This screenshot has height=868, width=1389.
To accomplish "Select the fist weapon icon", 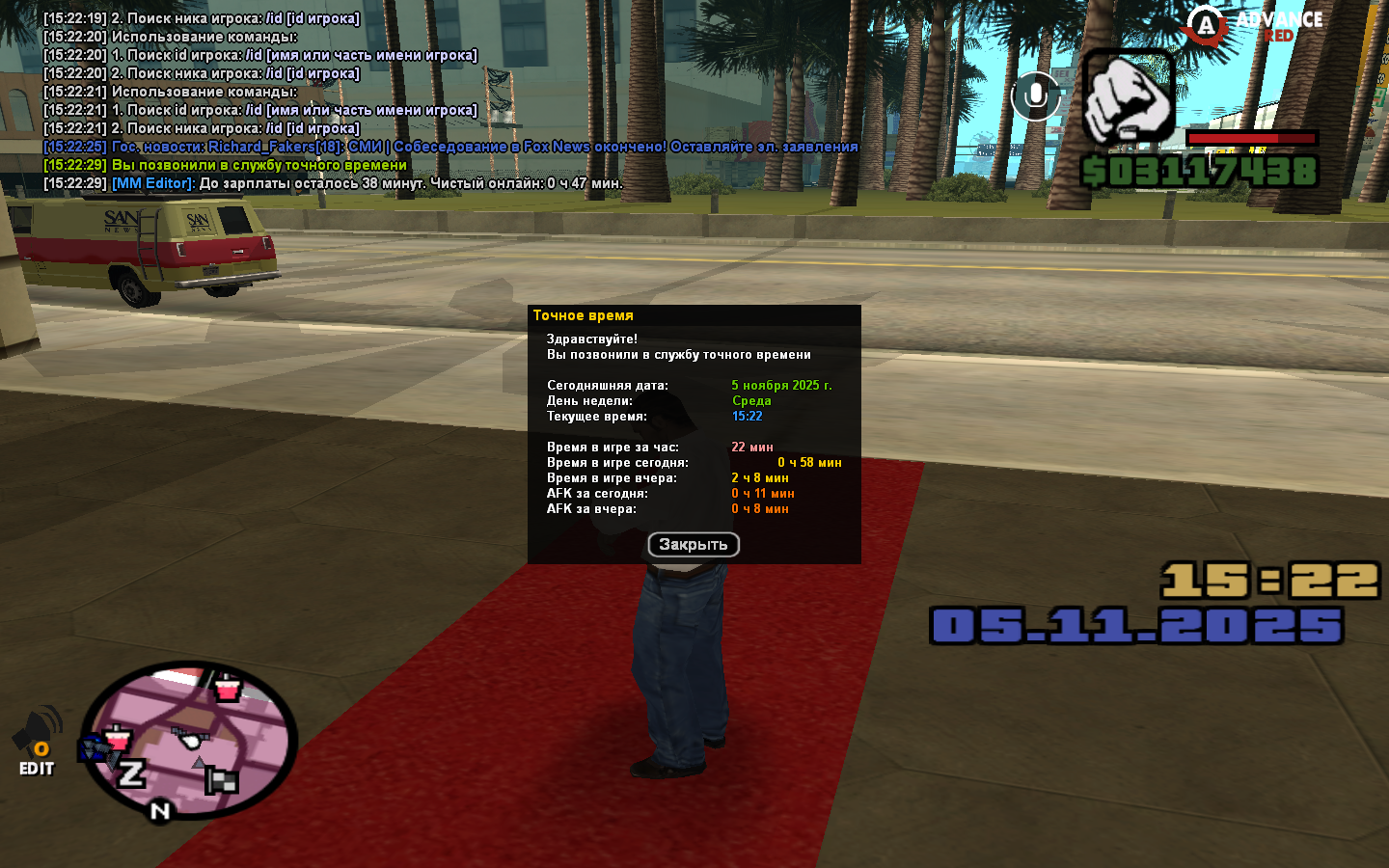I will coord(1127,96).
